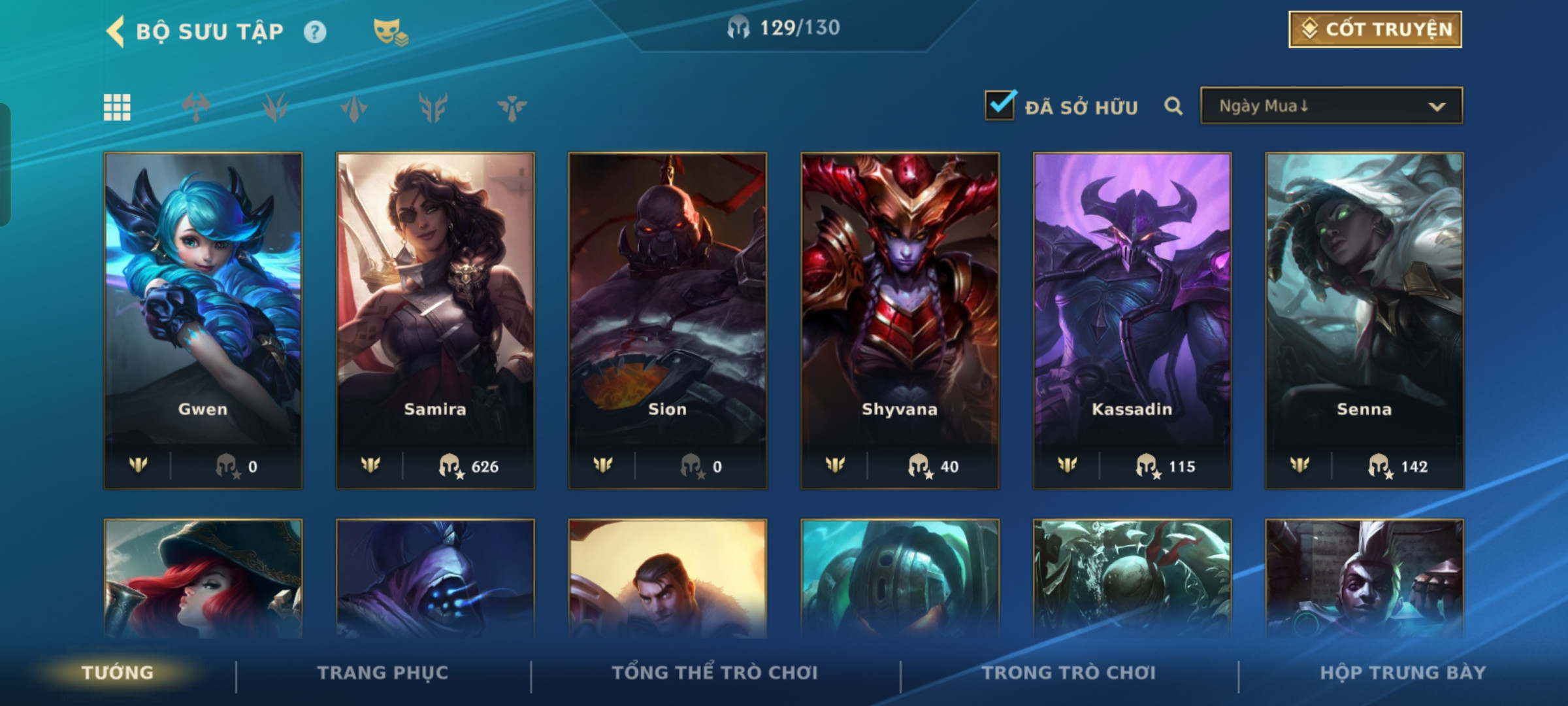The image size is (1568, 706).
Task: Click the gold mask and coins icon
Action: tap(390, 31)
